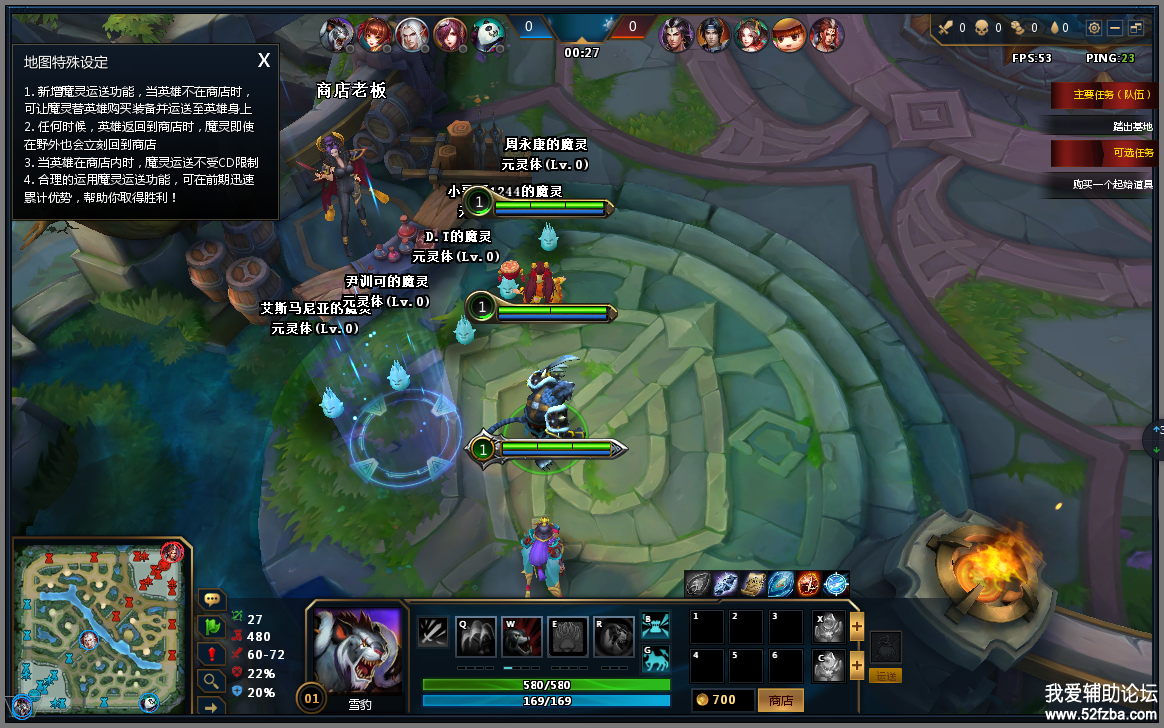Select the red exclamation alert button
Image resolution: width=1164 pixels, height=728 pixels.
pyautogui.click(x=212, y=653)
